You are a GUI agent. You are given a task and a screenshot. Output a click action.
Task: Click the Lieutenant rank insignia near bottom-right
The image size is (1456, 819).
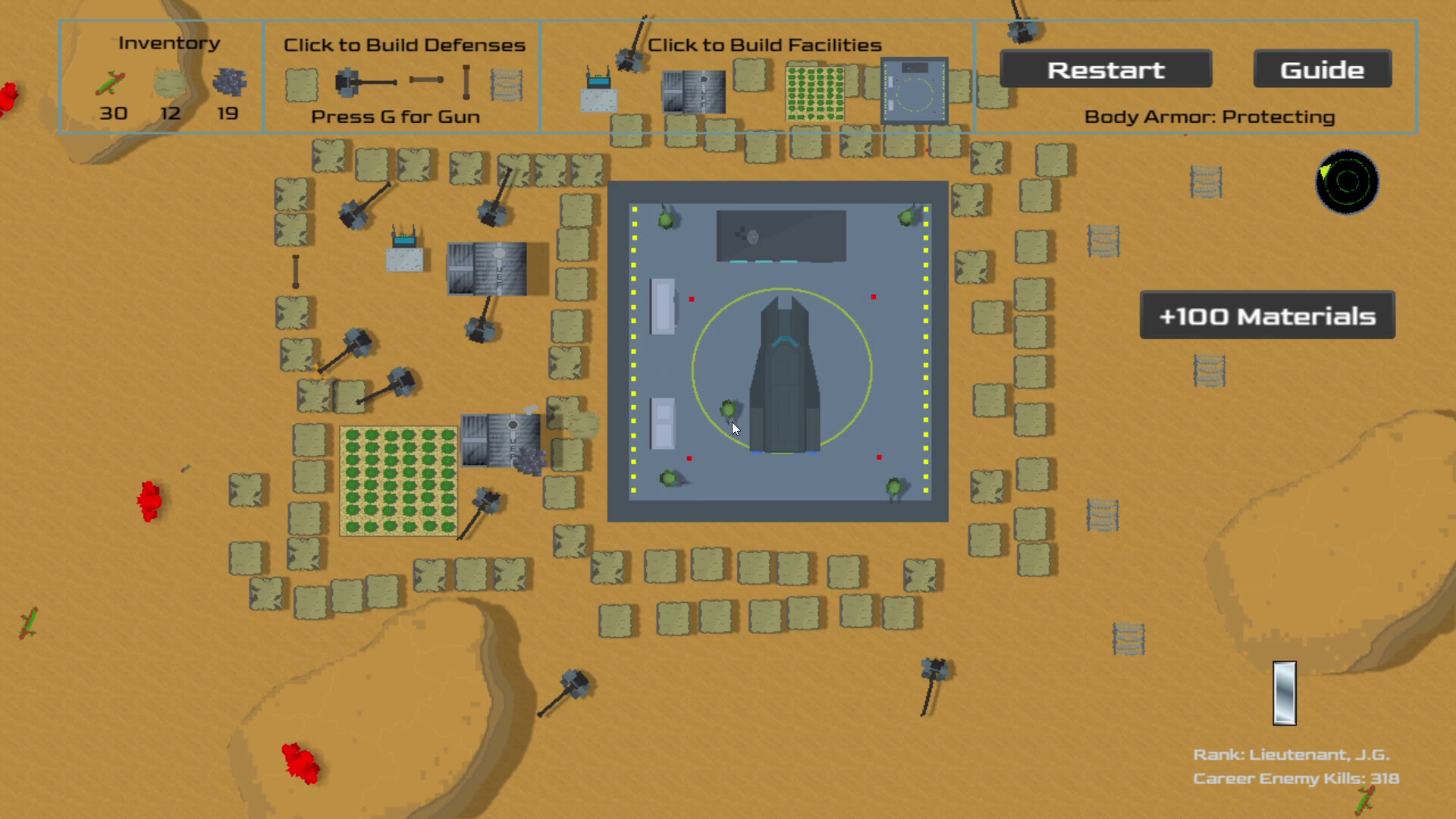1283,692
